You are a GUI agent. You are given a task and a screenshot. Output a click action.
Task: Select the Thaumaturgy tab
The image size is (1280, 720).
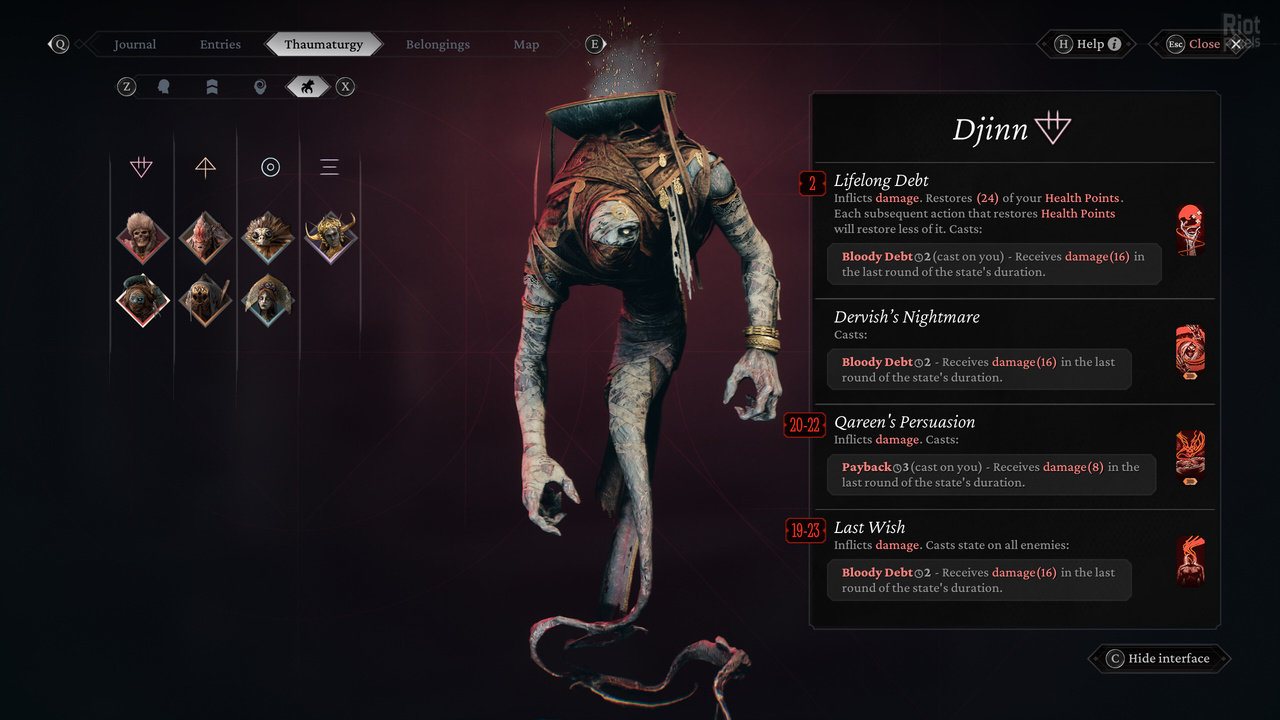click(x=323, y=44)
